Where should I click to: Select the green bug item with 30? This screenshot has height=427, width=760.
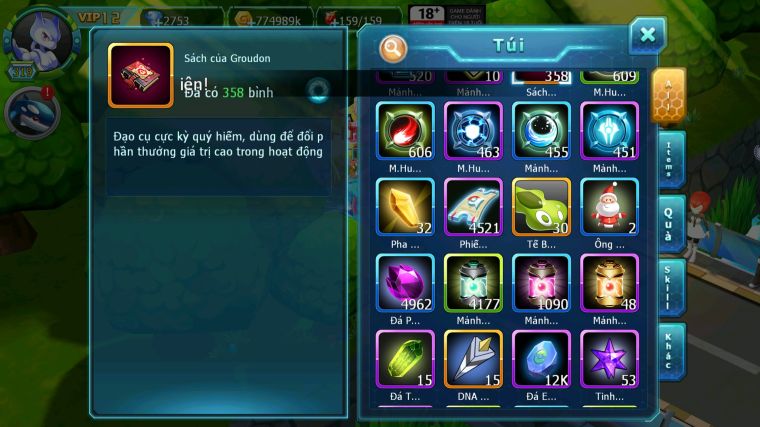point(541,207)
